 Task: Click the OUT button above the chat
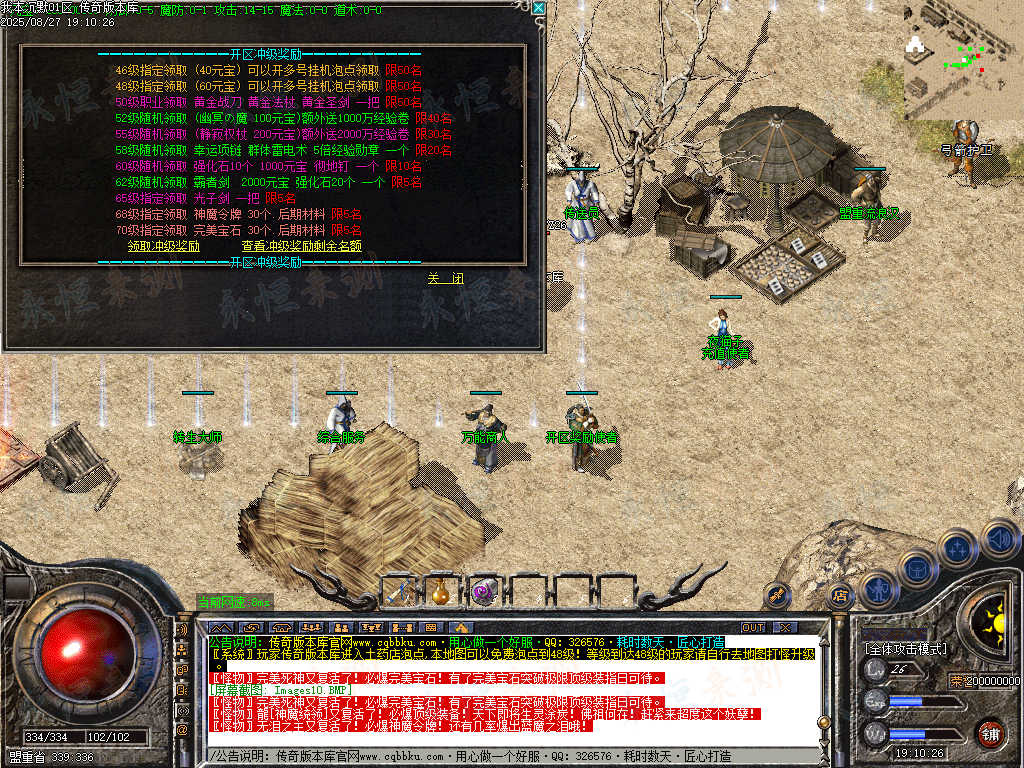point(752,627)
